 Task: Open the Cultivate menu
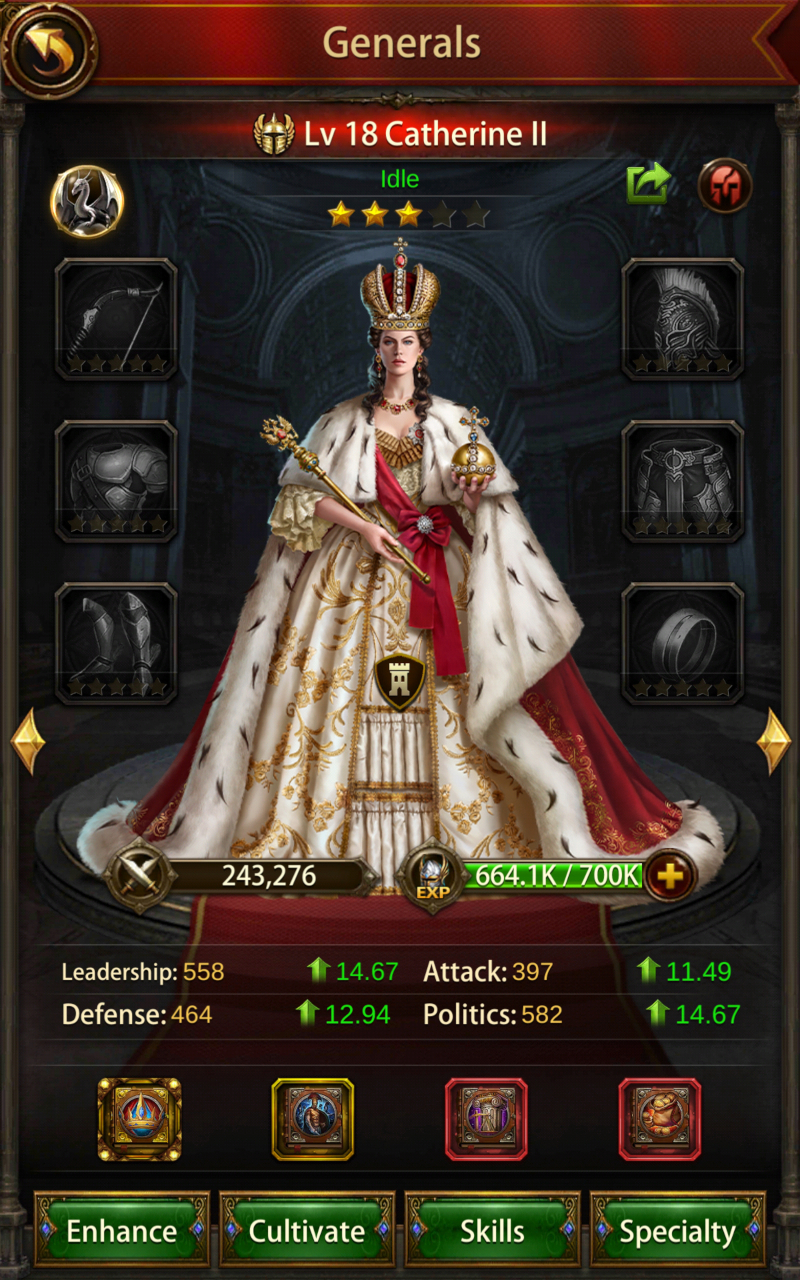tap(307, 1230)
